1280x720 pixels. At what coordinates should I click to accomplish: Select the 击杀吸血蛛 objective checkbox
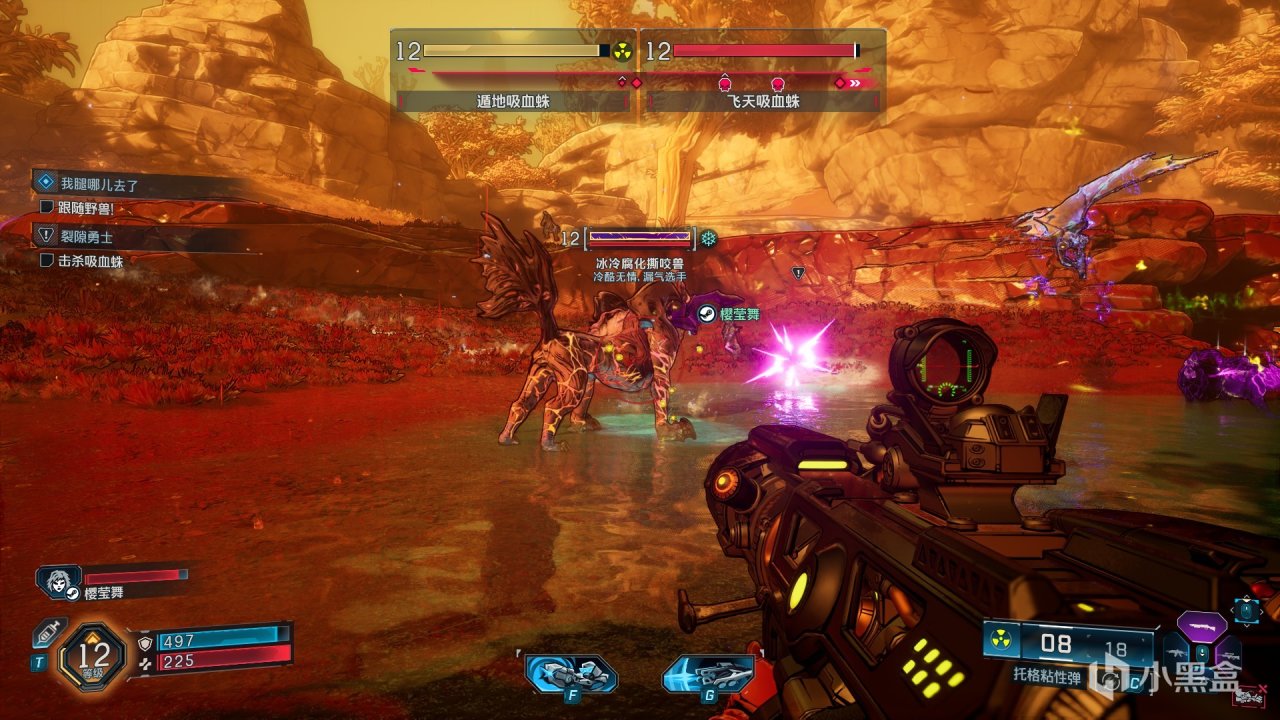tap(46, 260)
